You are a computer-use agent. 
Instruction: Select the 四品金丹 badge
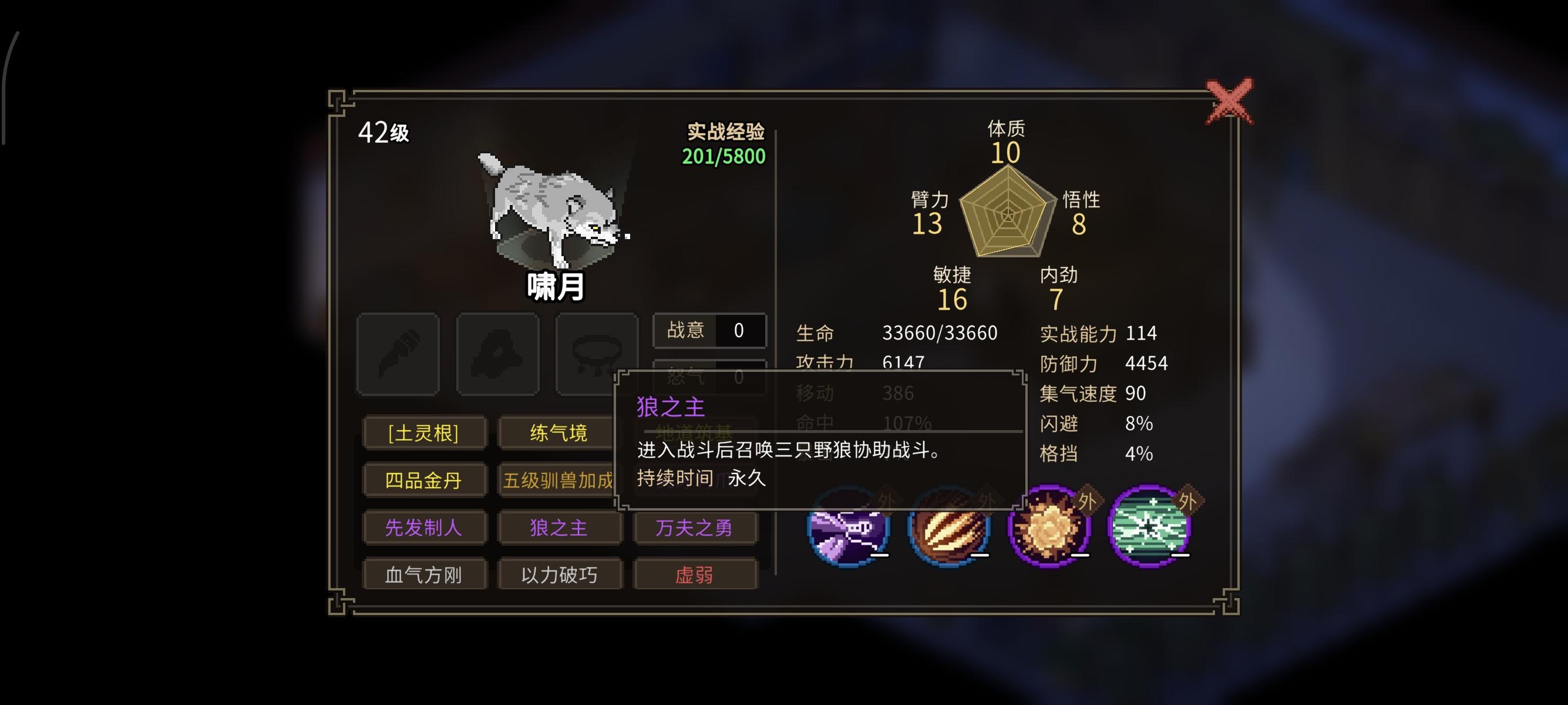pos(424,481)
